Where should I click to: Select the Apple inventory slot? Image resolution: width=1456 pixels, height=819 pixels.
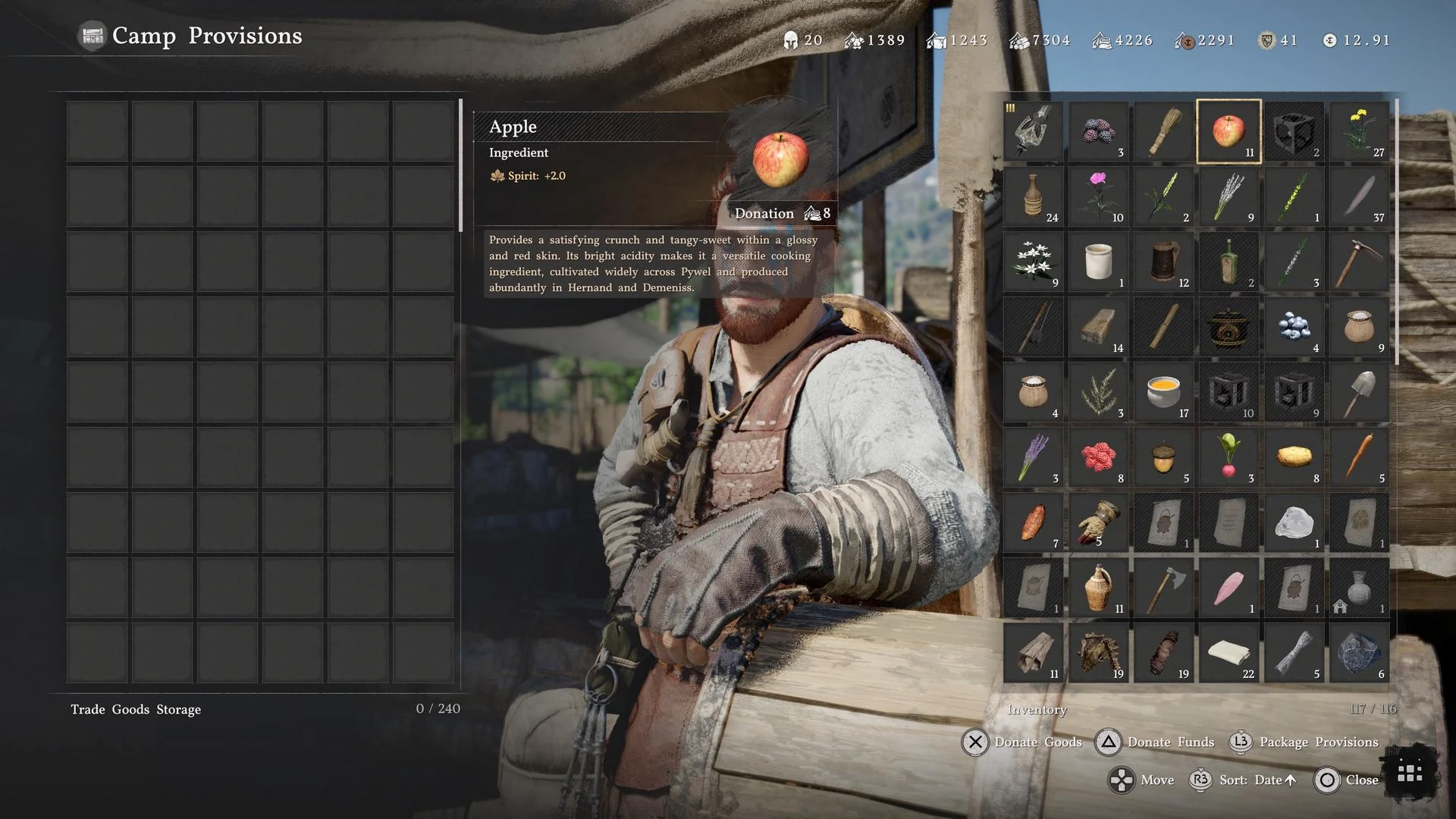(1228, 131)
